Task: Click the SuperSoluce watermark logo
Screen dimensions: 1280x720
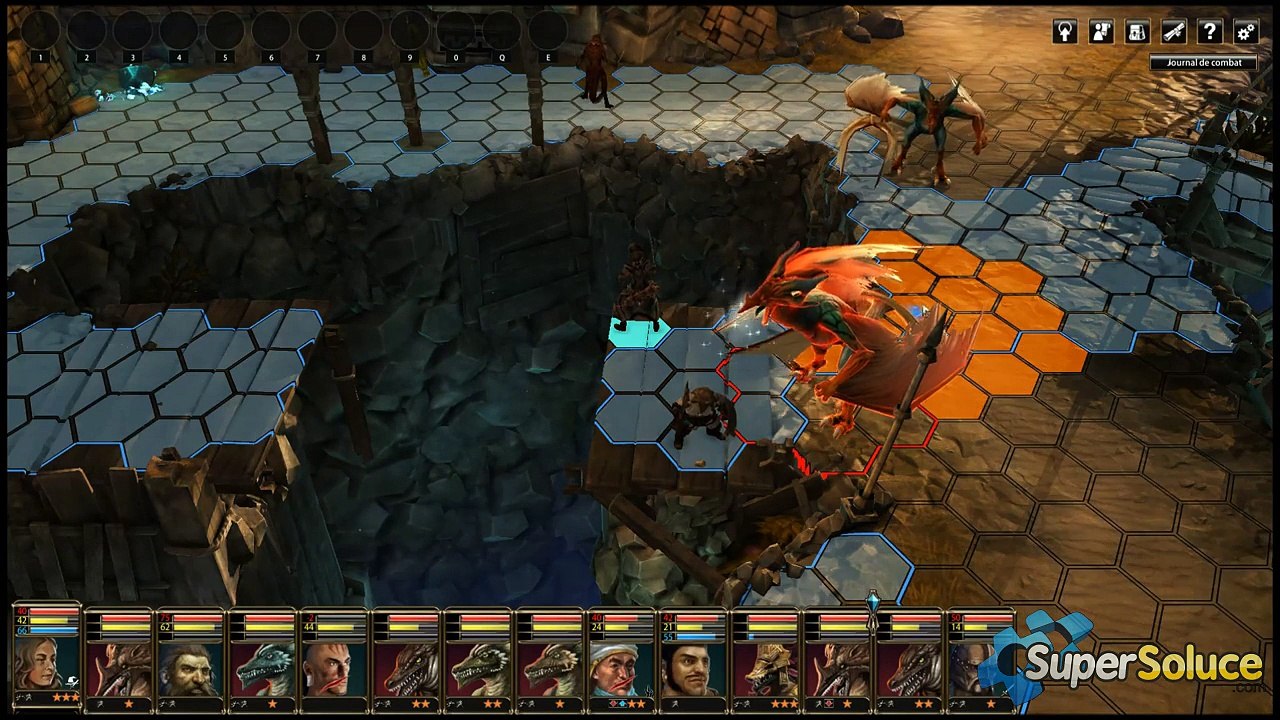Action: (x=1130, y=660)
